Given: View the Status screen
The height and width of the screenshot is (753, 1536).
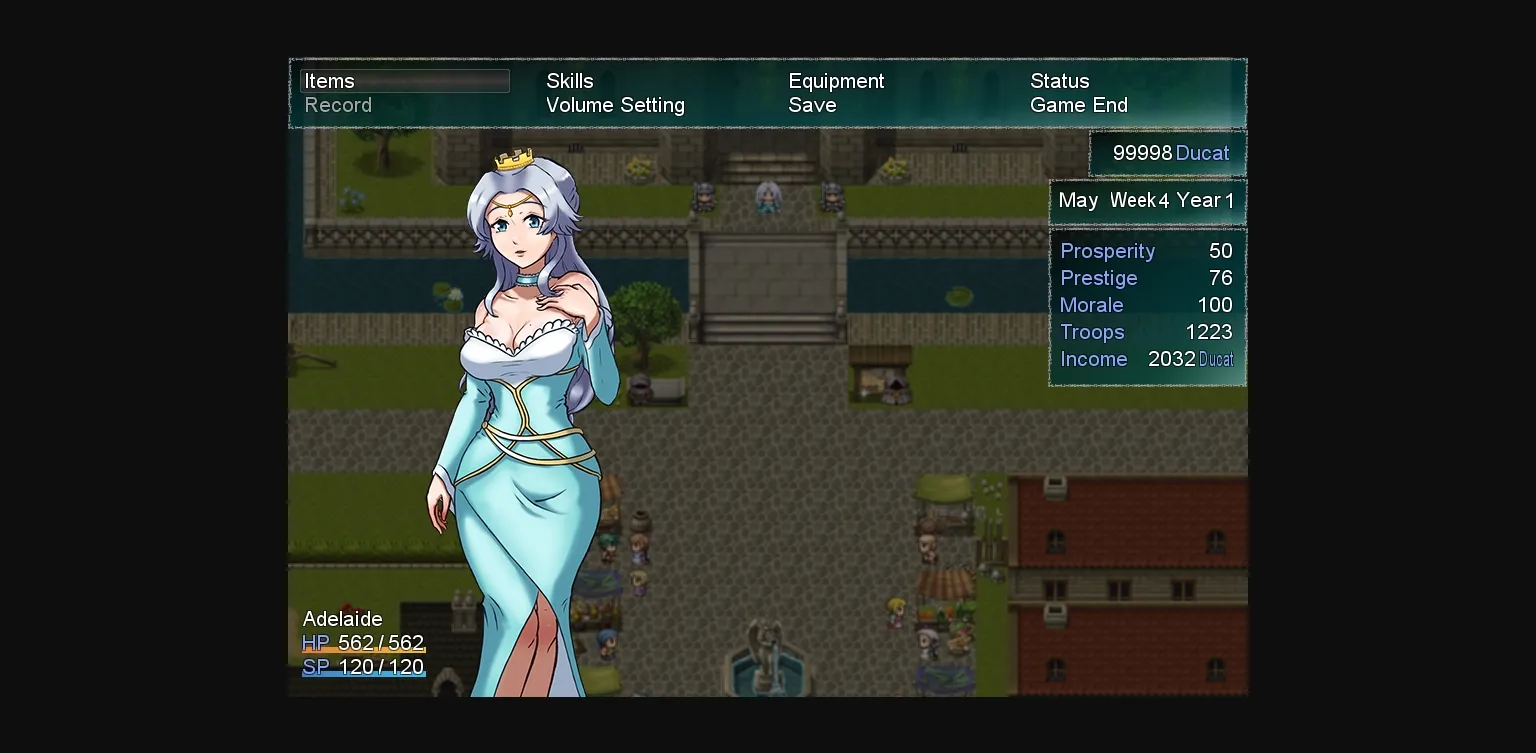Looking at the screenshot, I should (1059, 81).
